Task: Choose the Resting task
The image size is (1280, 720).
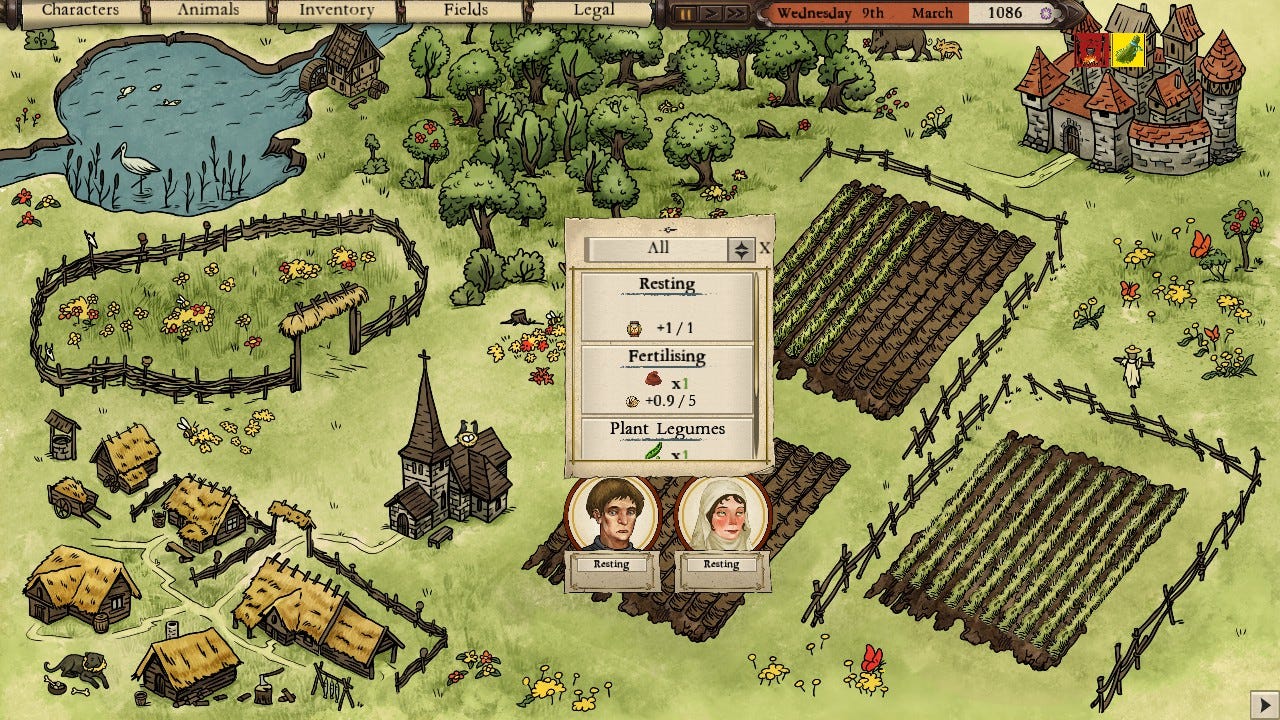Action: point(667,305)
